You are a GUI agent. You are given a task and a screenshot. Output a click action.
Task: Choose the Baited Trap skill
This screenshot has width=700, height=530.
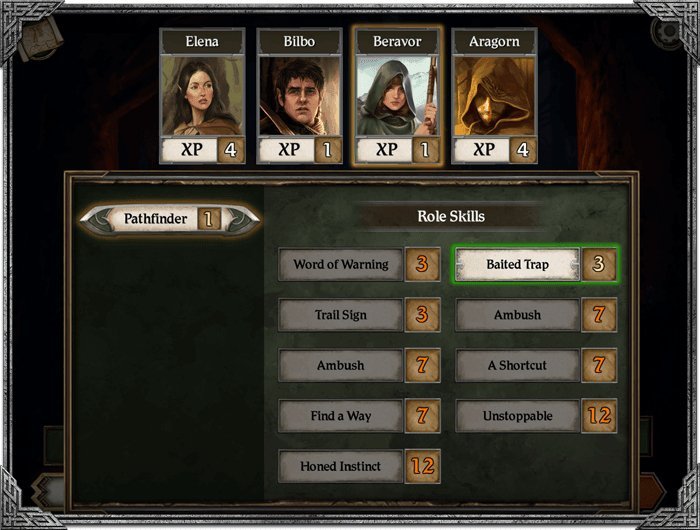pos(518,265)
